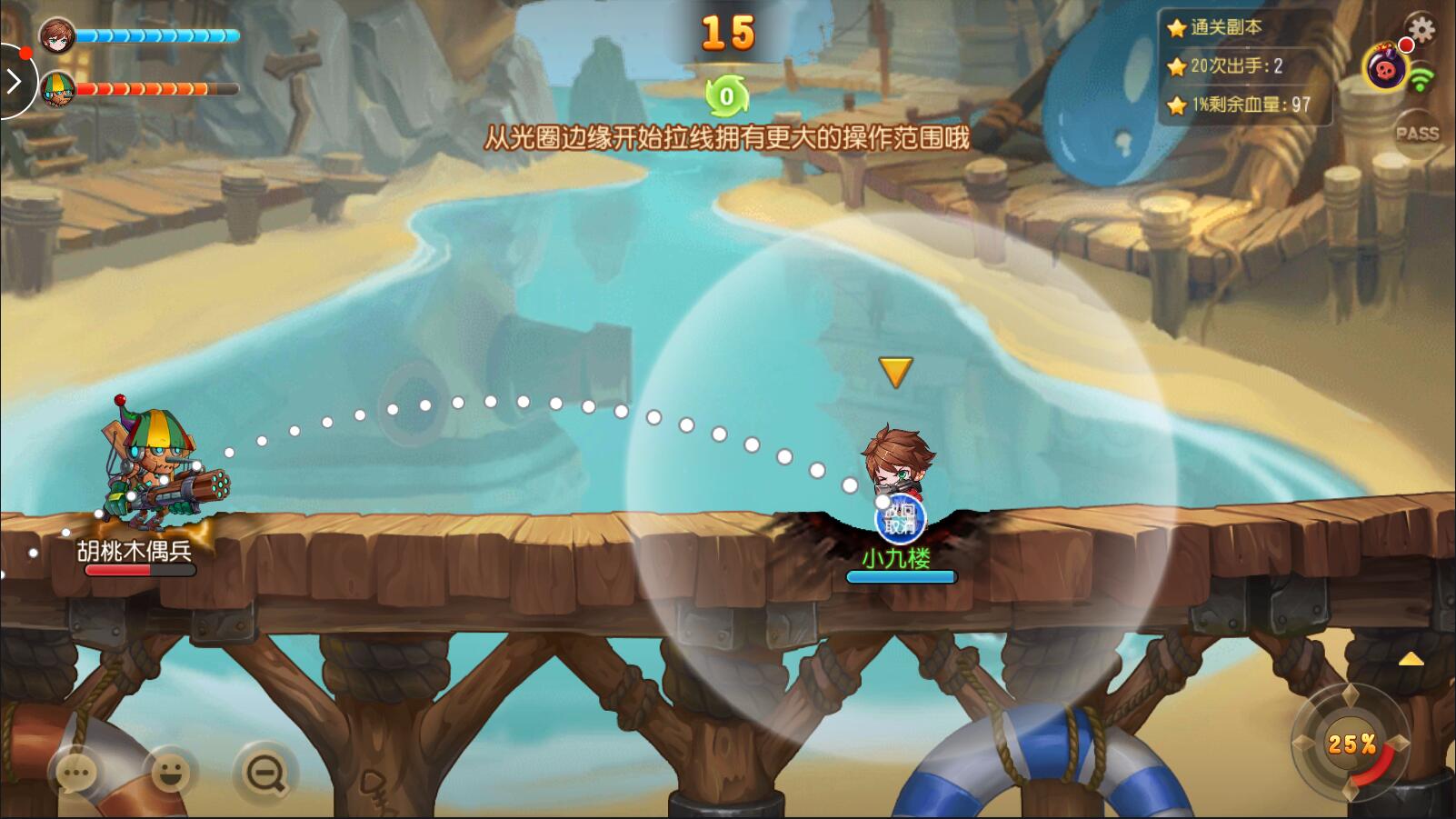The width and height of the screenshot is (1456, 819).
Task: Open the star objectives panel
Action: [1244, 66]
